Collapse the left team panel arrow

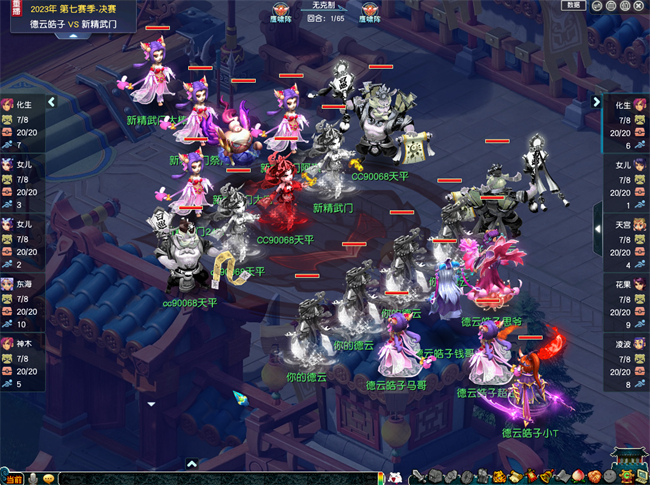coord(51,101)
